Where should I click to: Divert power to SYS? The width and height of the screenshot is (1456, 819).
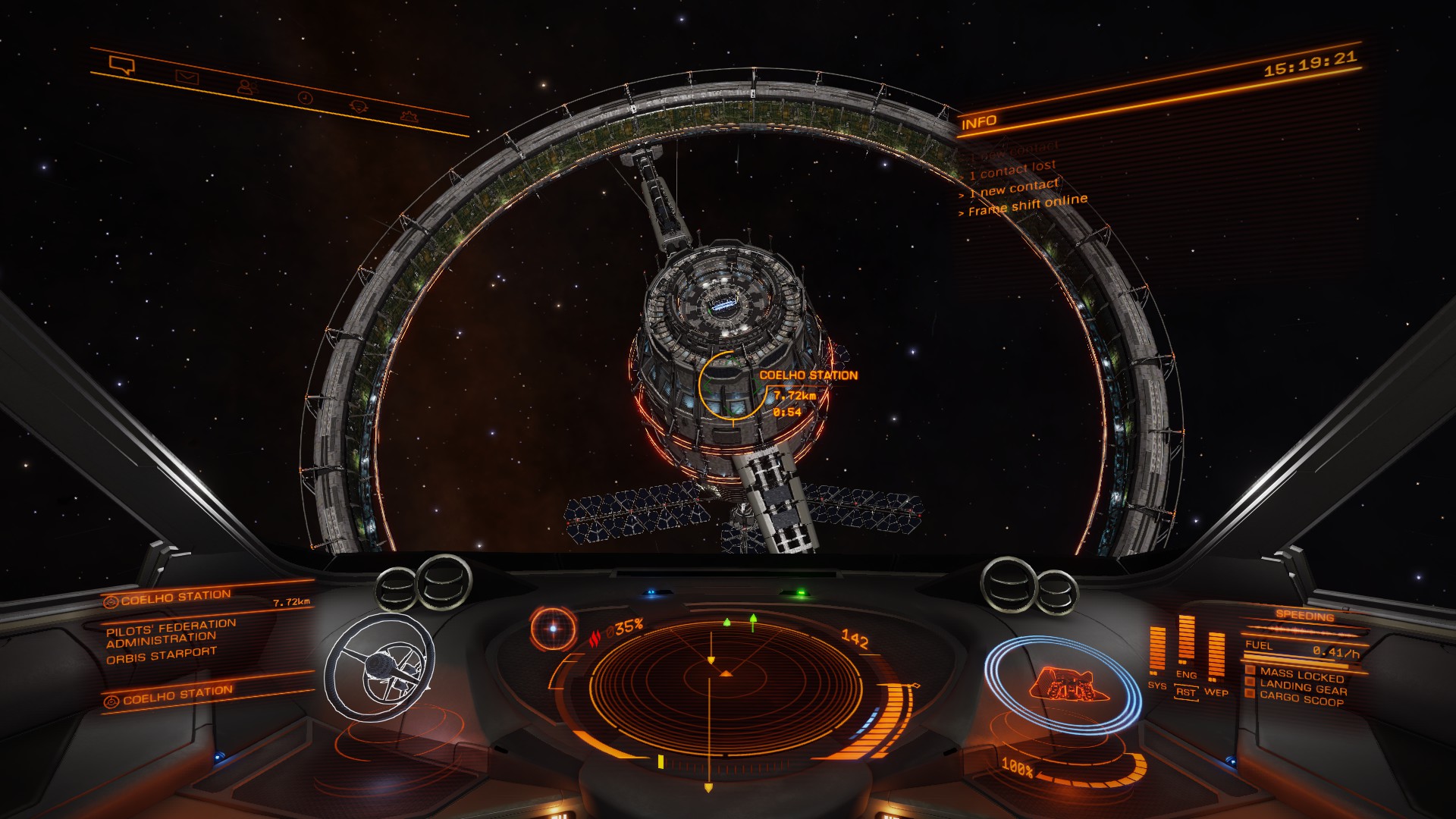pos(1157,685)
